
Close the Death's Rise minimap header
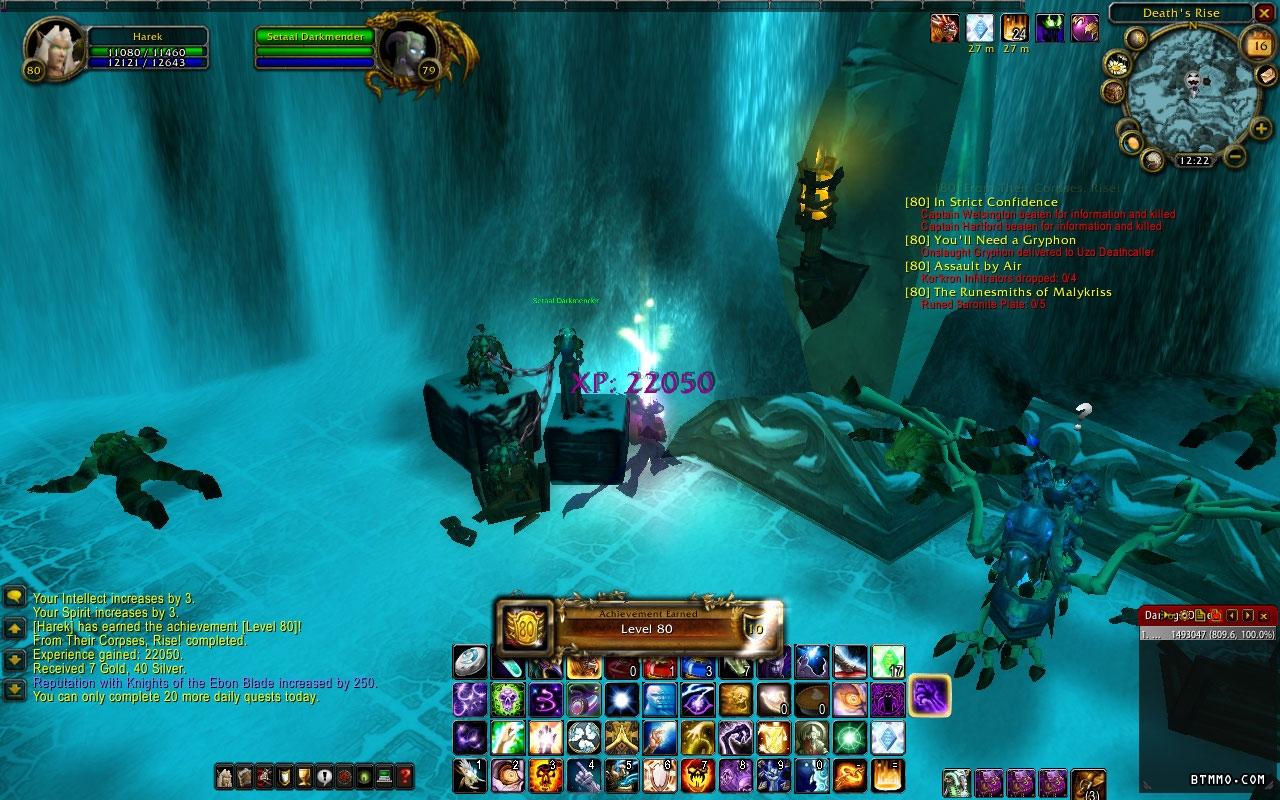[x=1265, y=14]
